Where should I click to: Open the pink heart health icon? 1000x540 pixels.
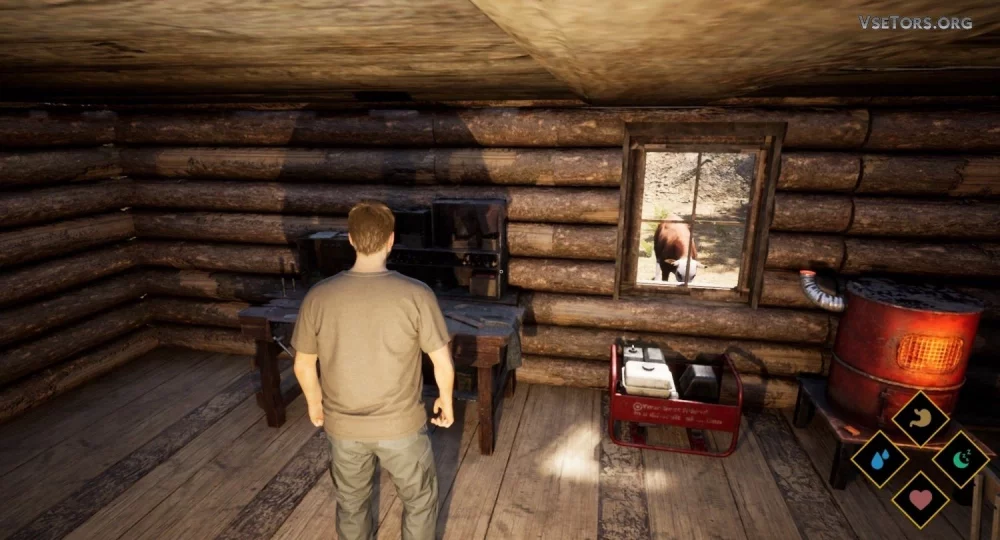point(920,499)
